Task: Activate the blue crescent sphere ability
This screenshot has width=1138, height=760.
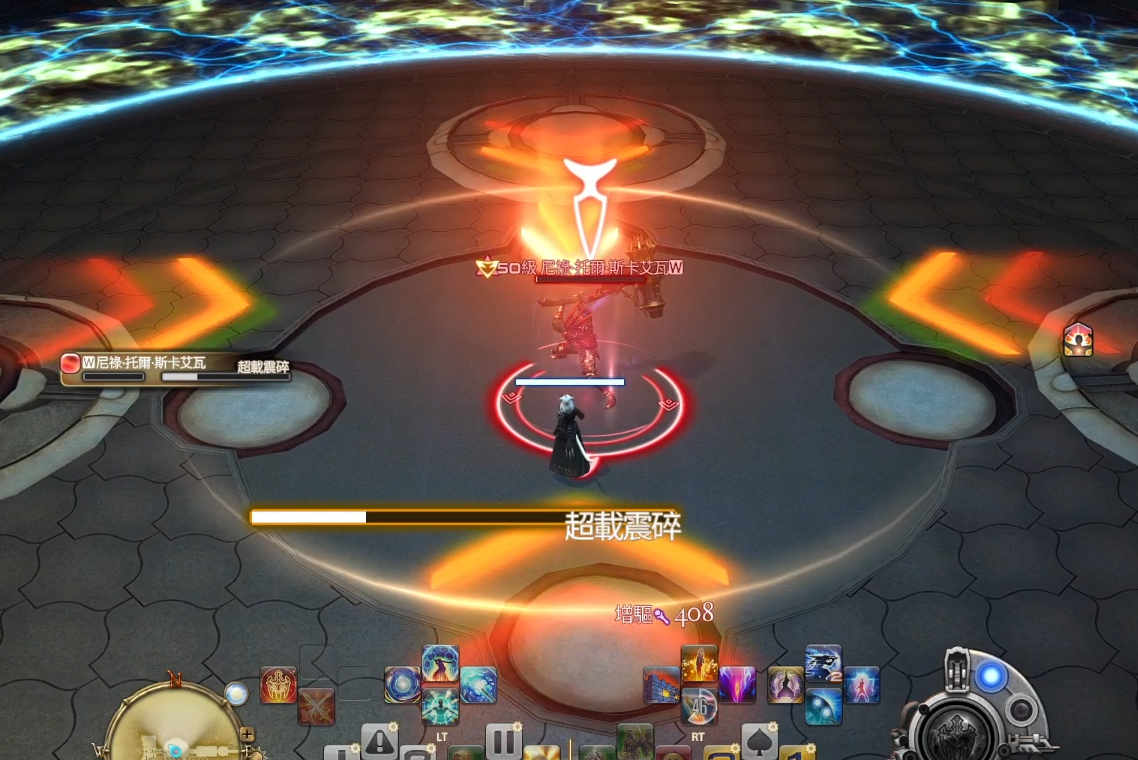Action: coord(823,706)
